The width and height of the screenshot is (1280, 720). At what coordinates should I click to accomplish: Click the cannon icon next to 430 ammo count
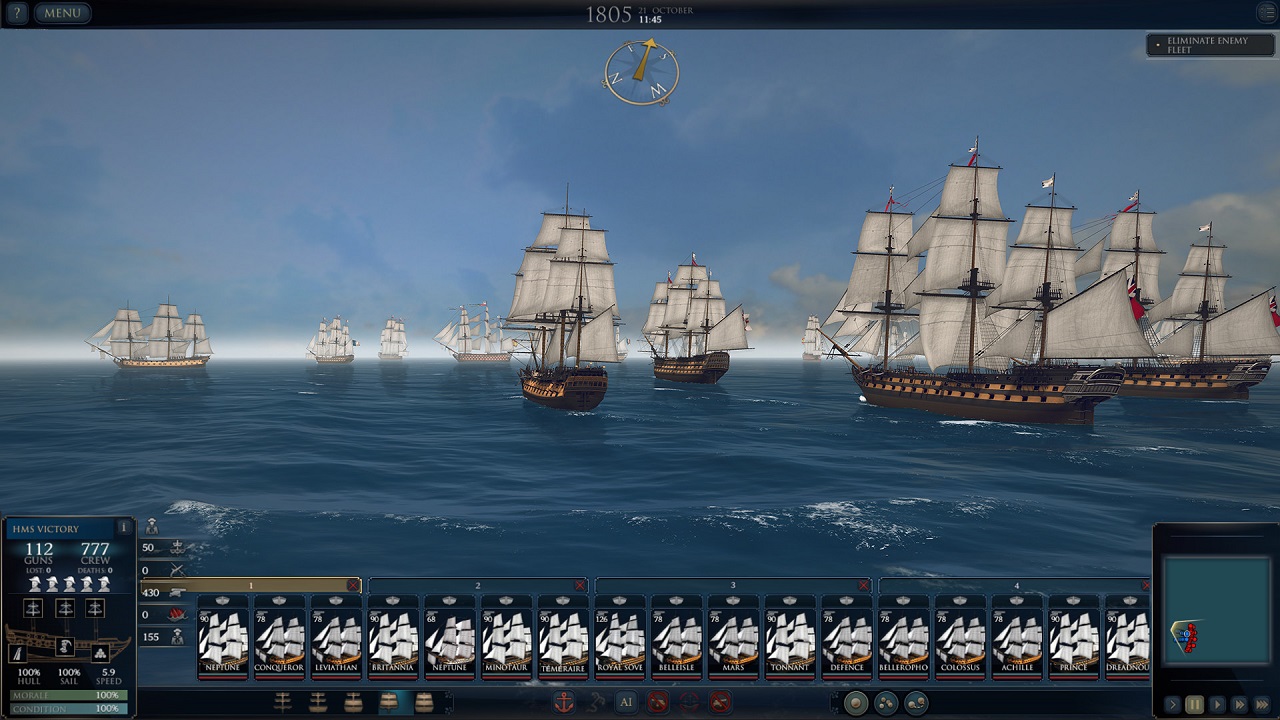point(179,594)
